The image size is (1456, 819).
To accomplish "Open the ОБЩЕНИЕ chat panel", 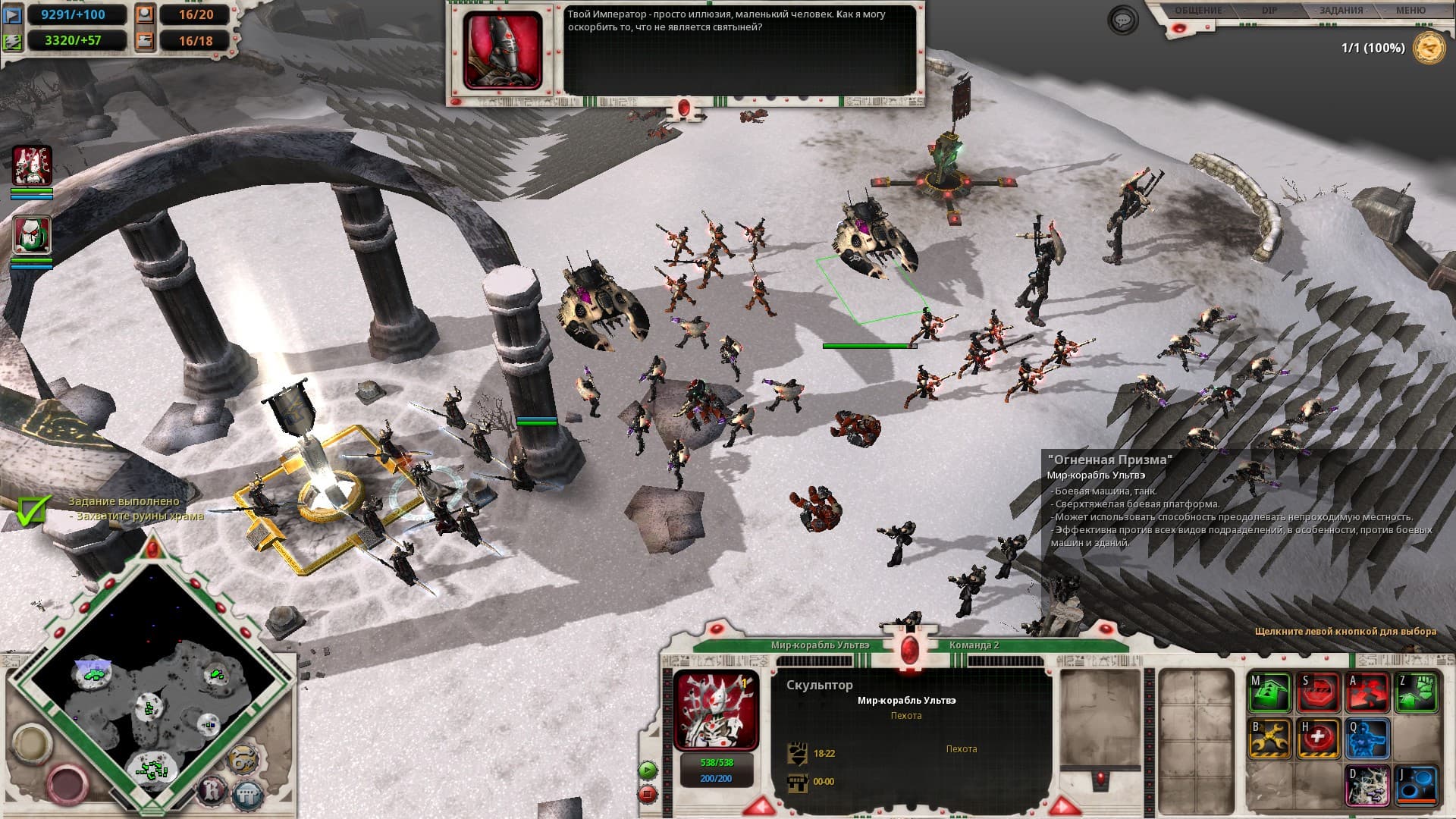I will [x=1198, y=11].
